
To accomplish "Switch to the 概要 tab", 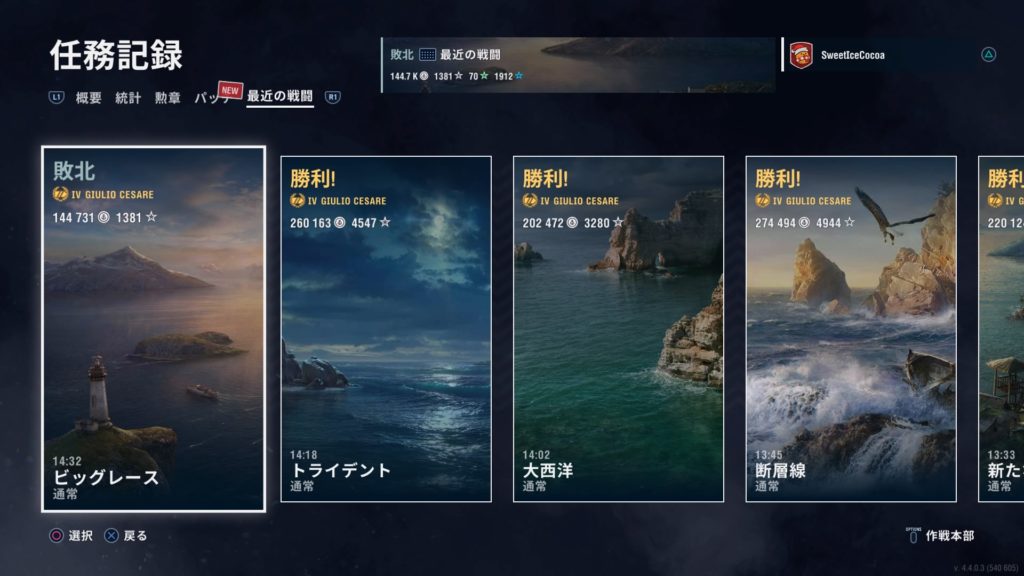I will pyautogui.click(x=89, y=98).
